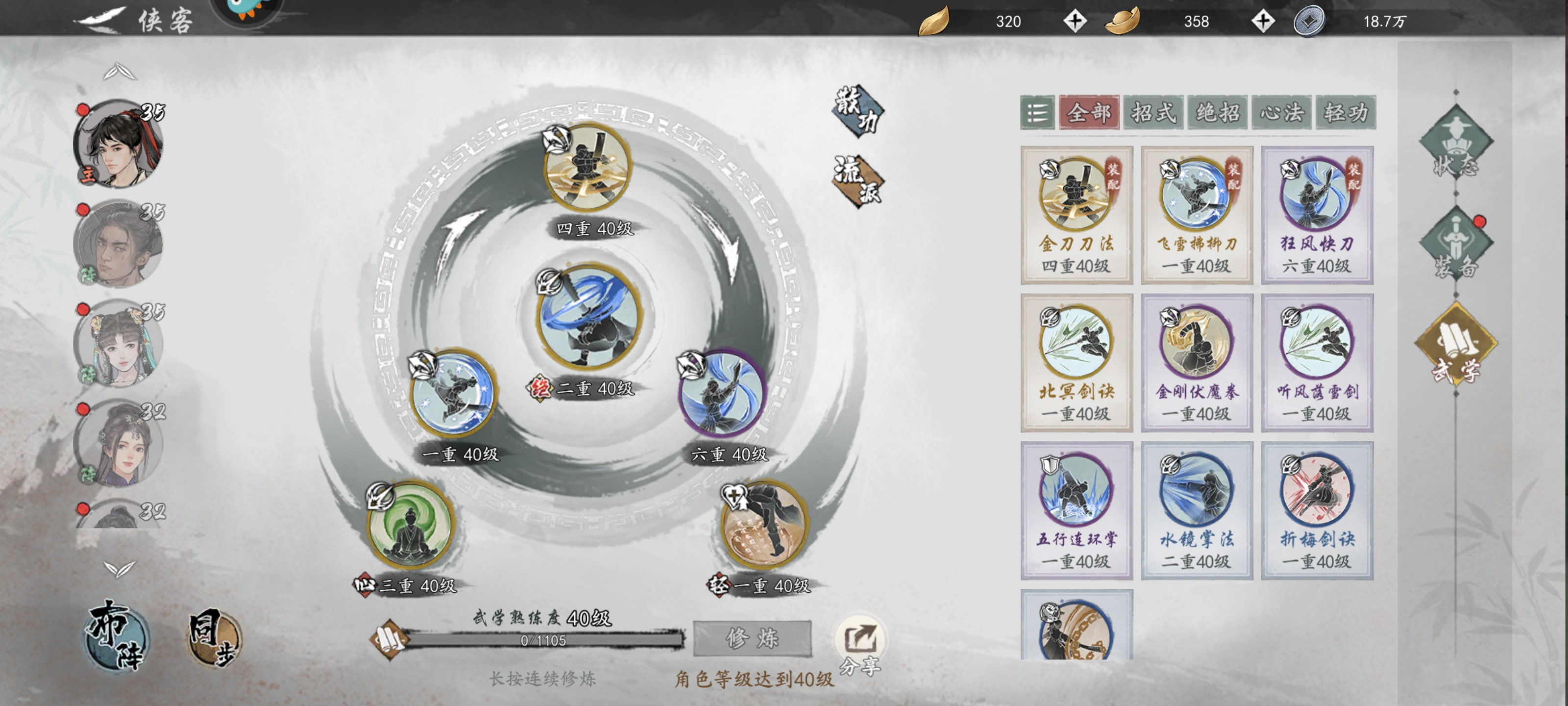Select the 绝招 filter tab
The image size is (1568, 706).
(1217, 113)
